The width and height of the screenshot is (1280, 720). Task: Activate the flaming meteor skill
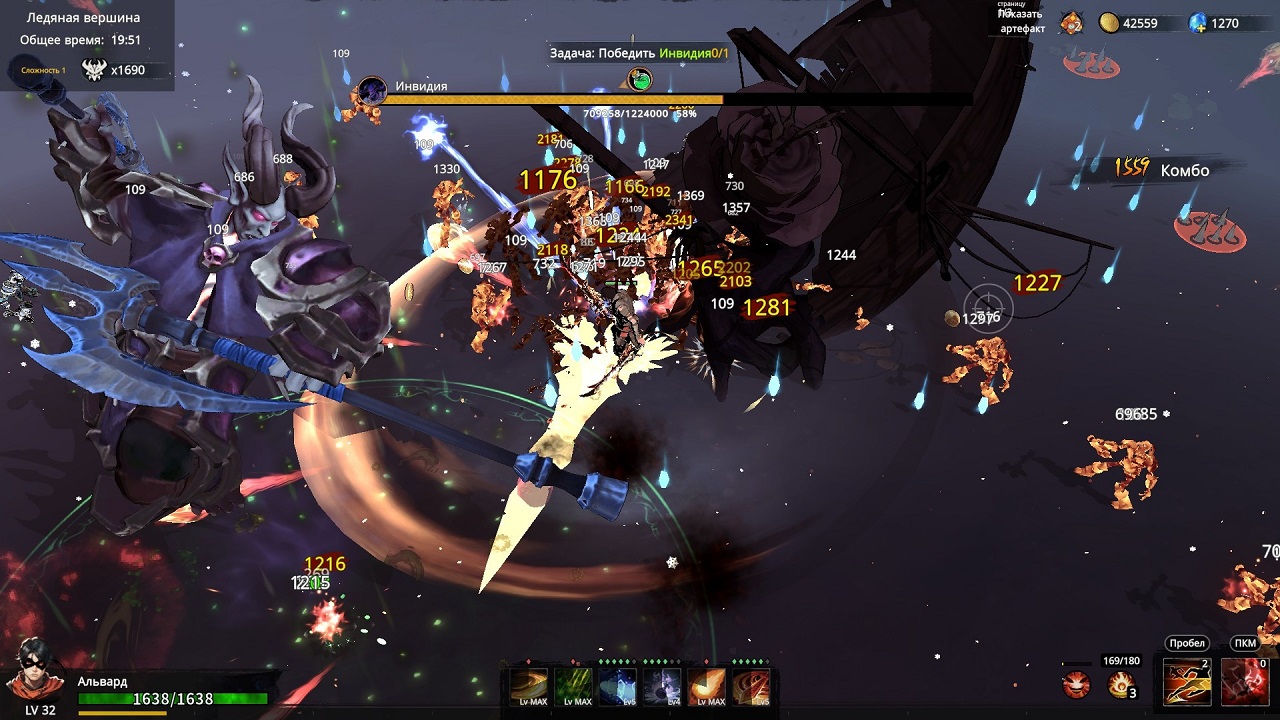[x=706, y=686]
